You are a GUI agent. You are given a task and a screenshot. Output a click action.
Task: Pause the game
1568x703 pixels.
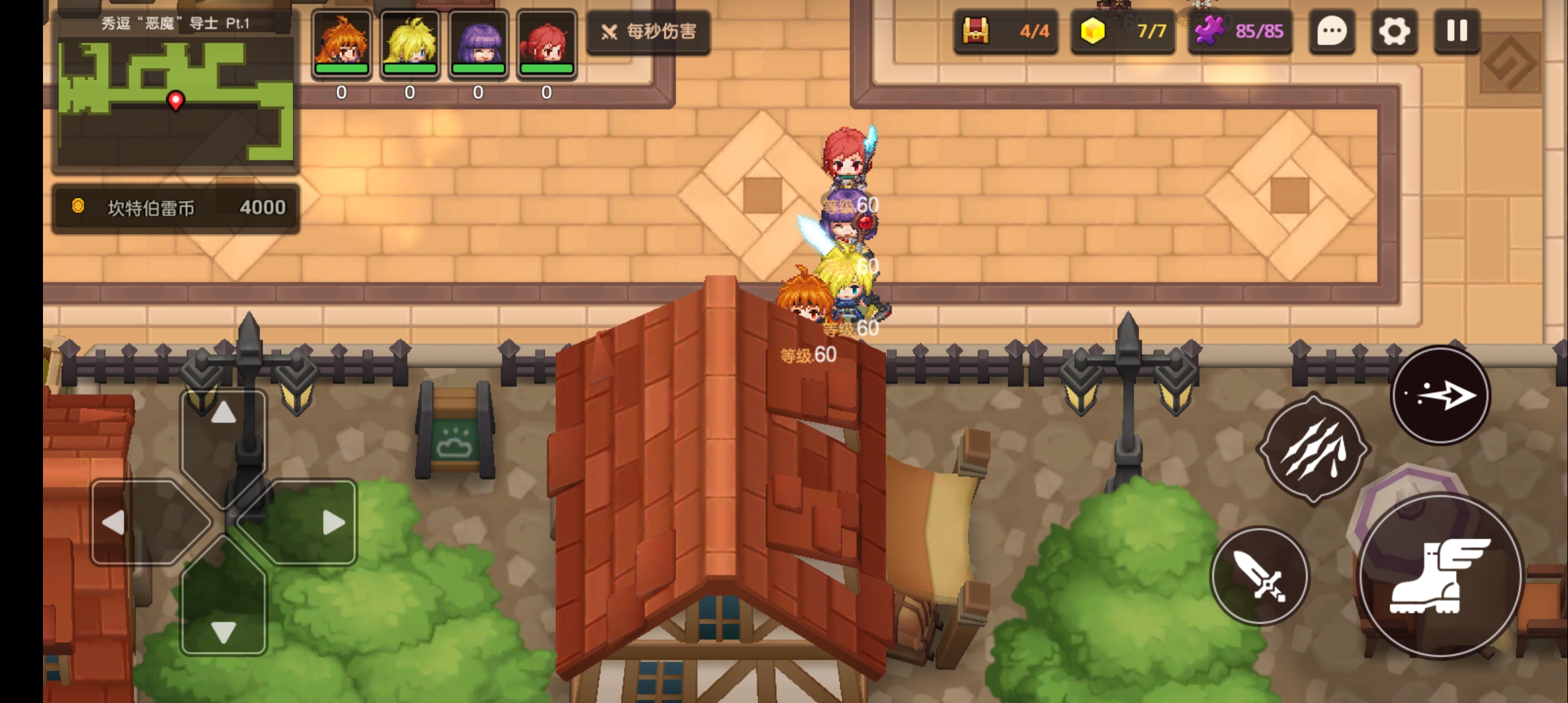tap(1457, 31)
